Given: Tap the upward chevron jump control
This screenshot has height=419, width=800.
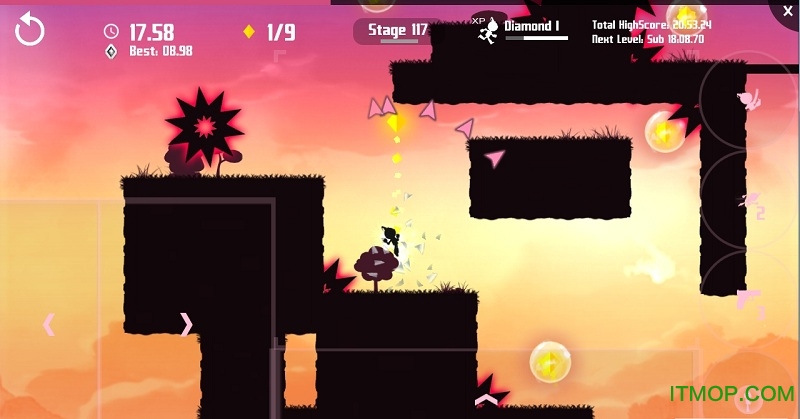Looking at the screenshot, I should [486, 400].
